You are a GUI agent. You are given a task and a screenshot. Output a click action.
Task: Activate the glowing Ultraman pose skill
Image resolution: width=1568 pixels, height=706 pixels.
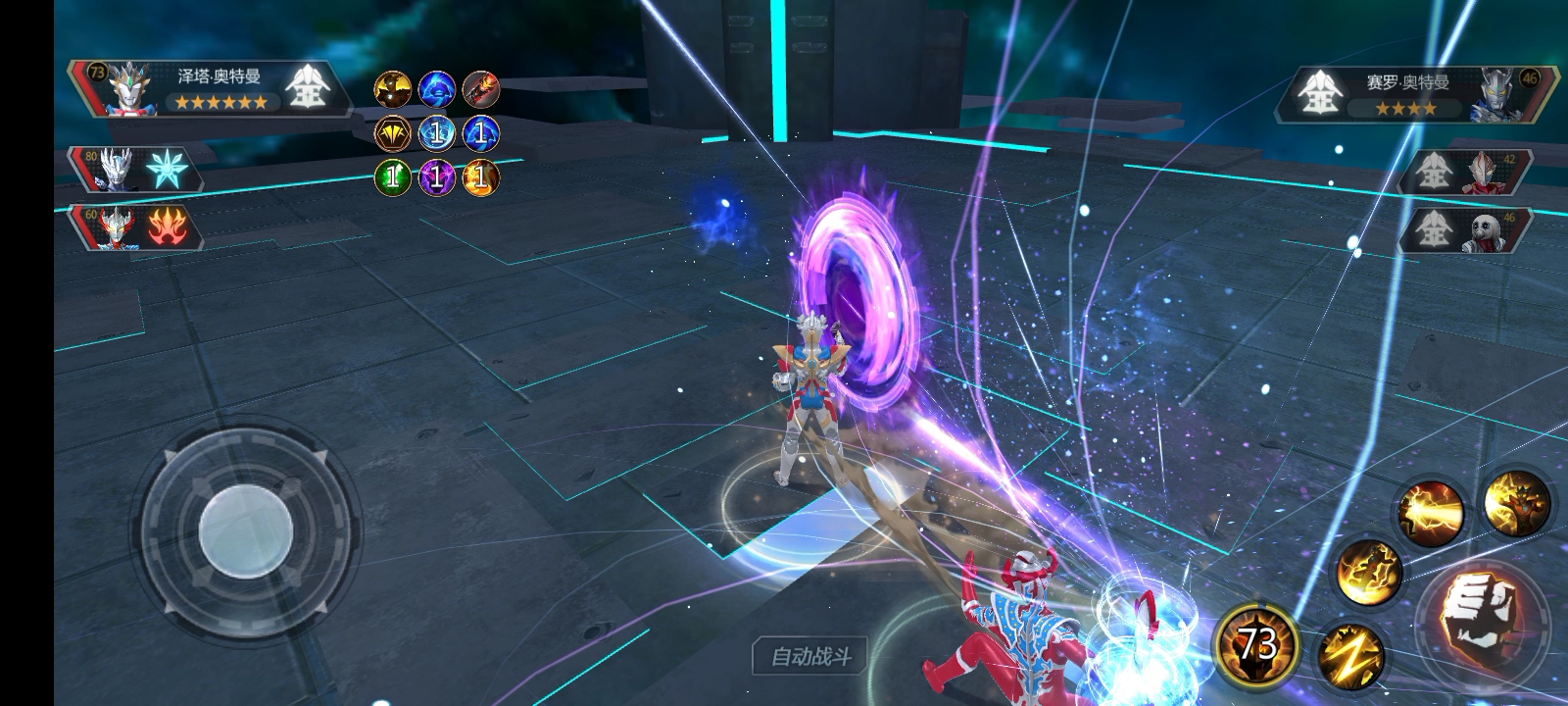point(1516,503)
